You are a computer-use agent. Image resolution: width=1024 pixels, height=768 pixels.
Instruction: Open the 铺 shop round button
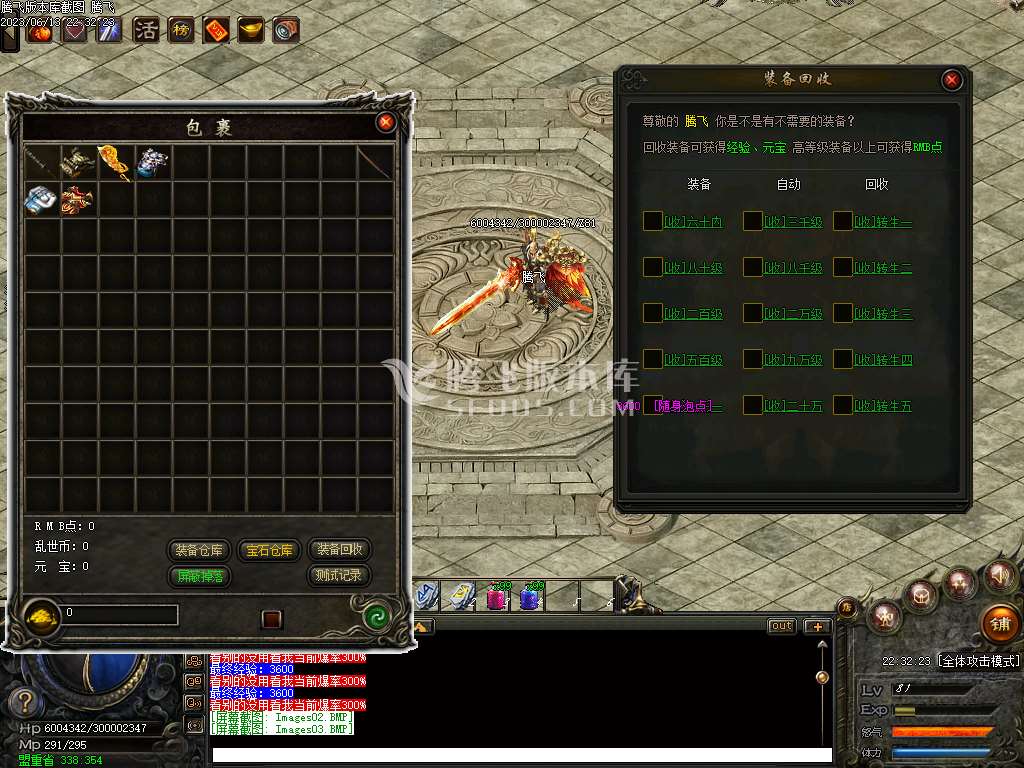pos(1000,622)
